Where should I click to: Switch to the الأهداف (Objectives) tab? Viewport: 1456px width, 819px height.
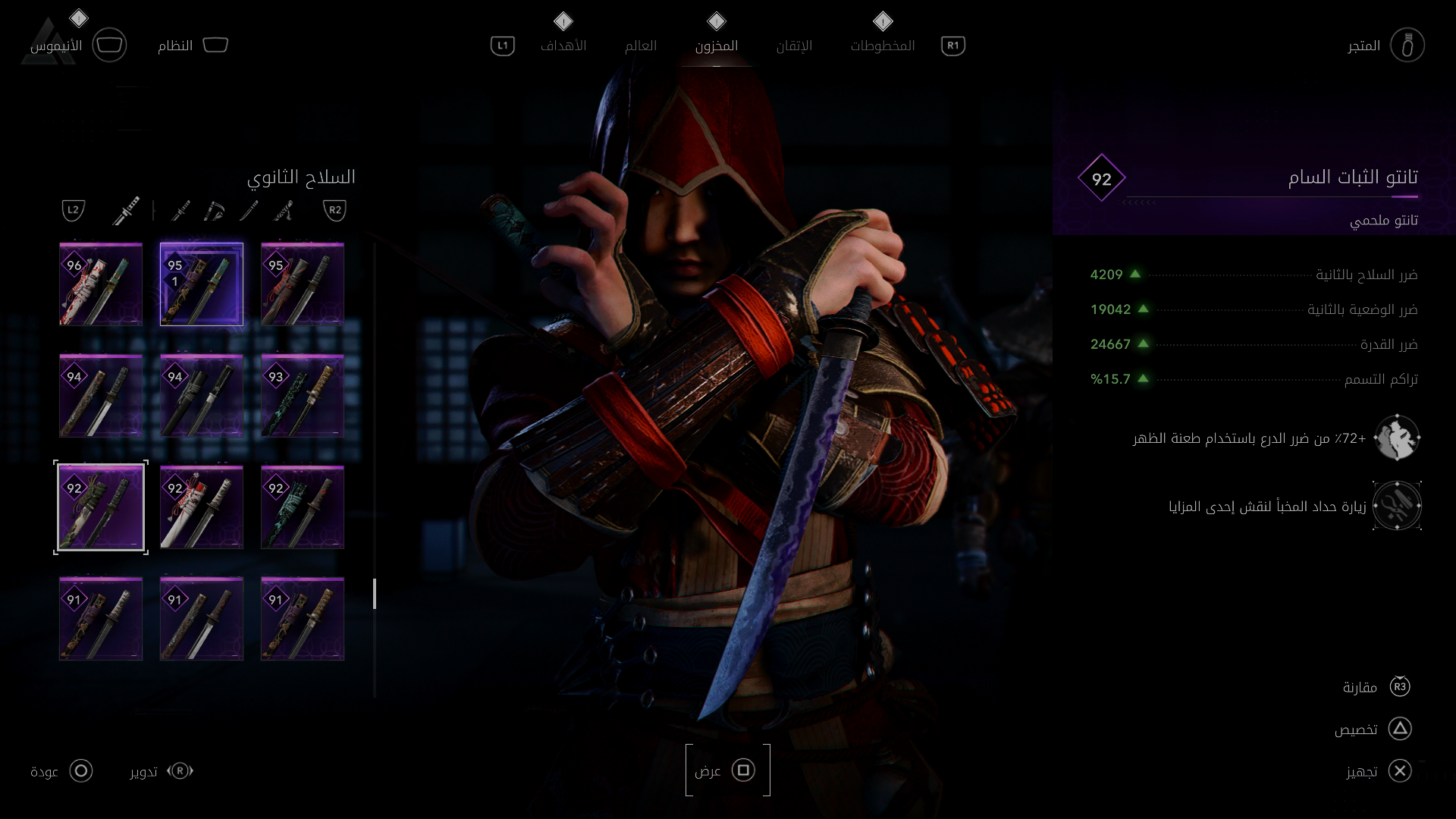point(563,45)
